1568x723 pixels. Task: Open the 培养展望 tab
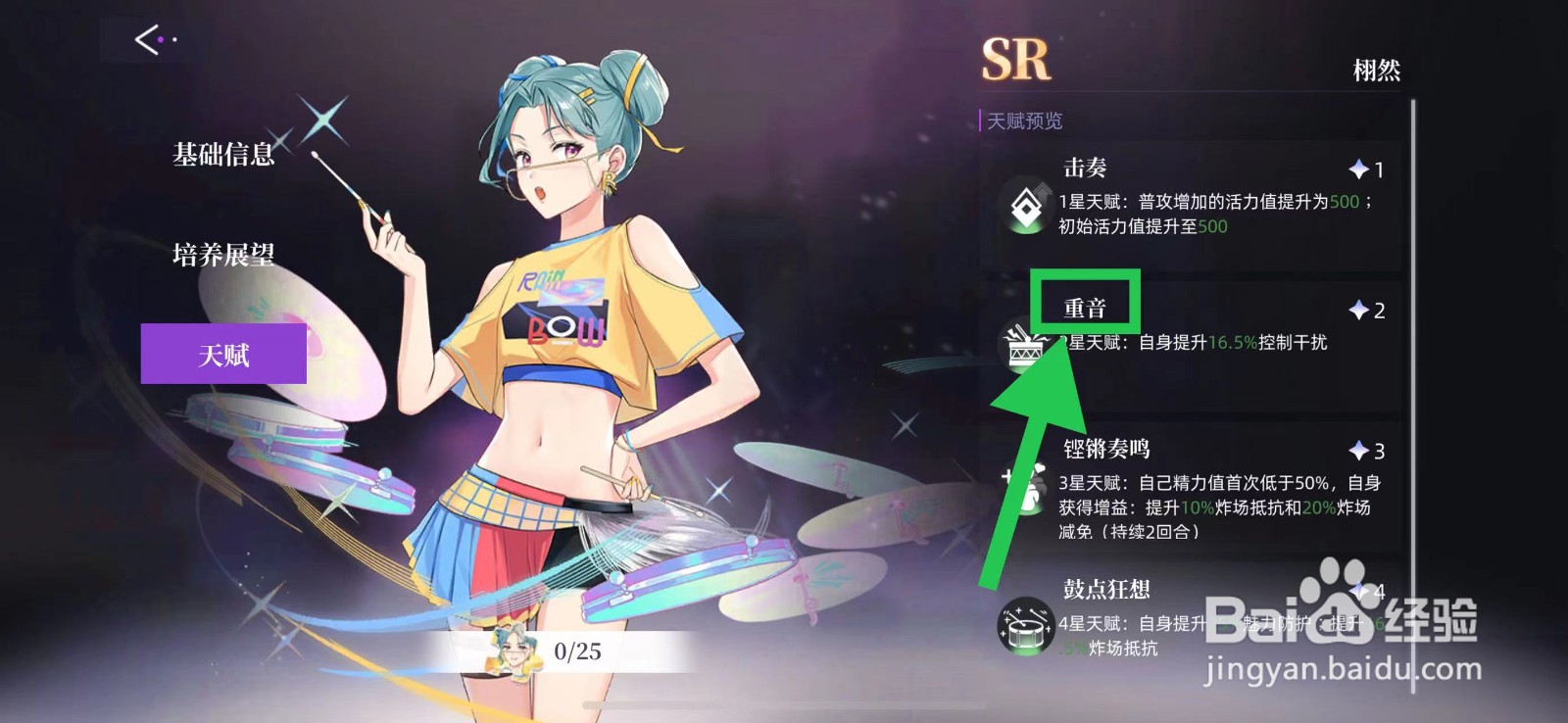pyautogui.click(x=222, y=255)
